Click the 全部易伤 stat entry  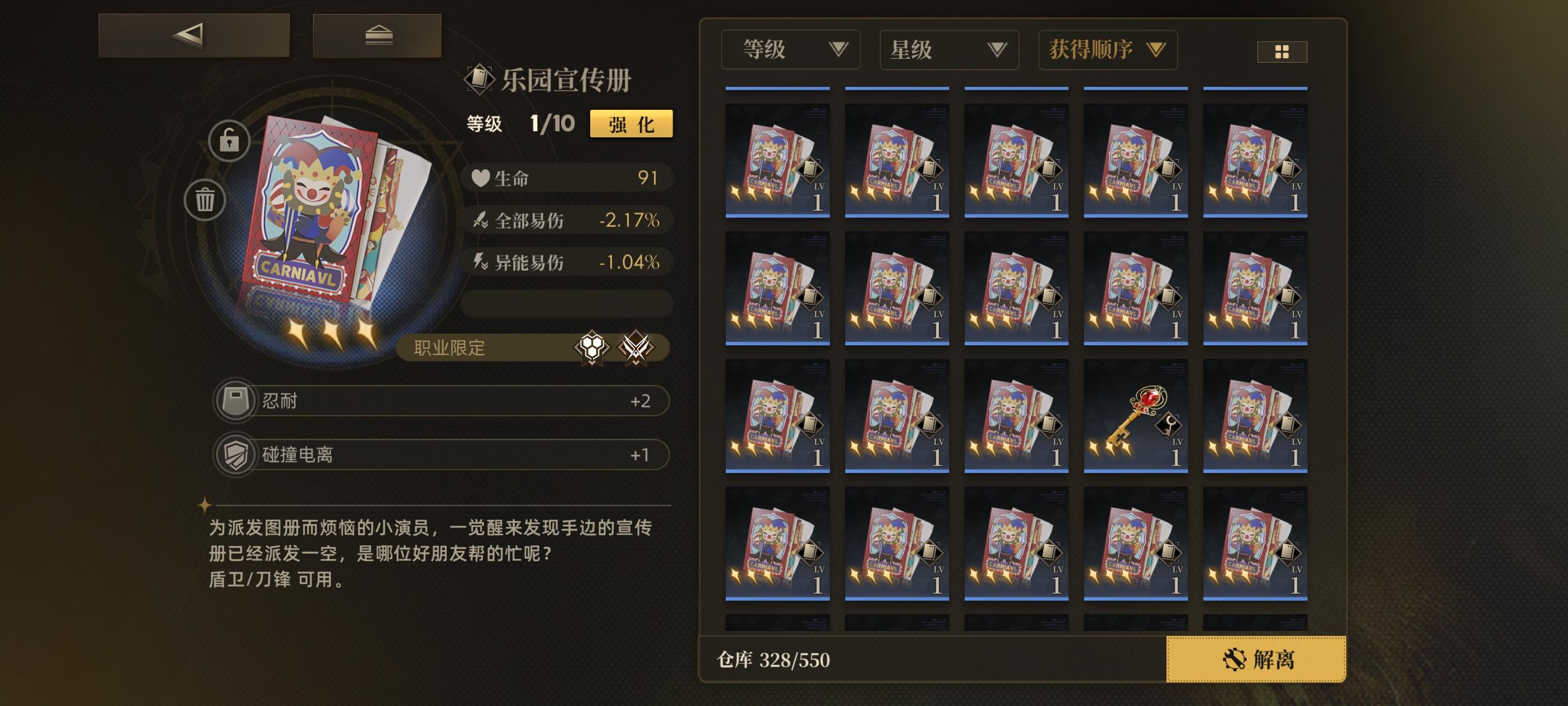point(568,221)
